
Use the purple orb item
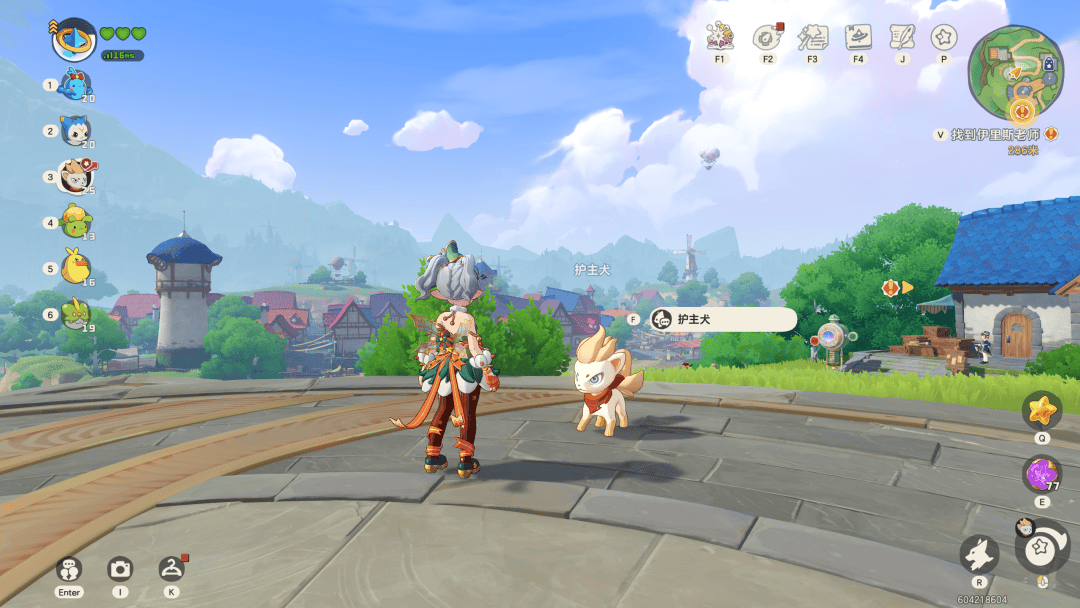1042,474
